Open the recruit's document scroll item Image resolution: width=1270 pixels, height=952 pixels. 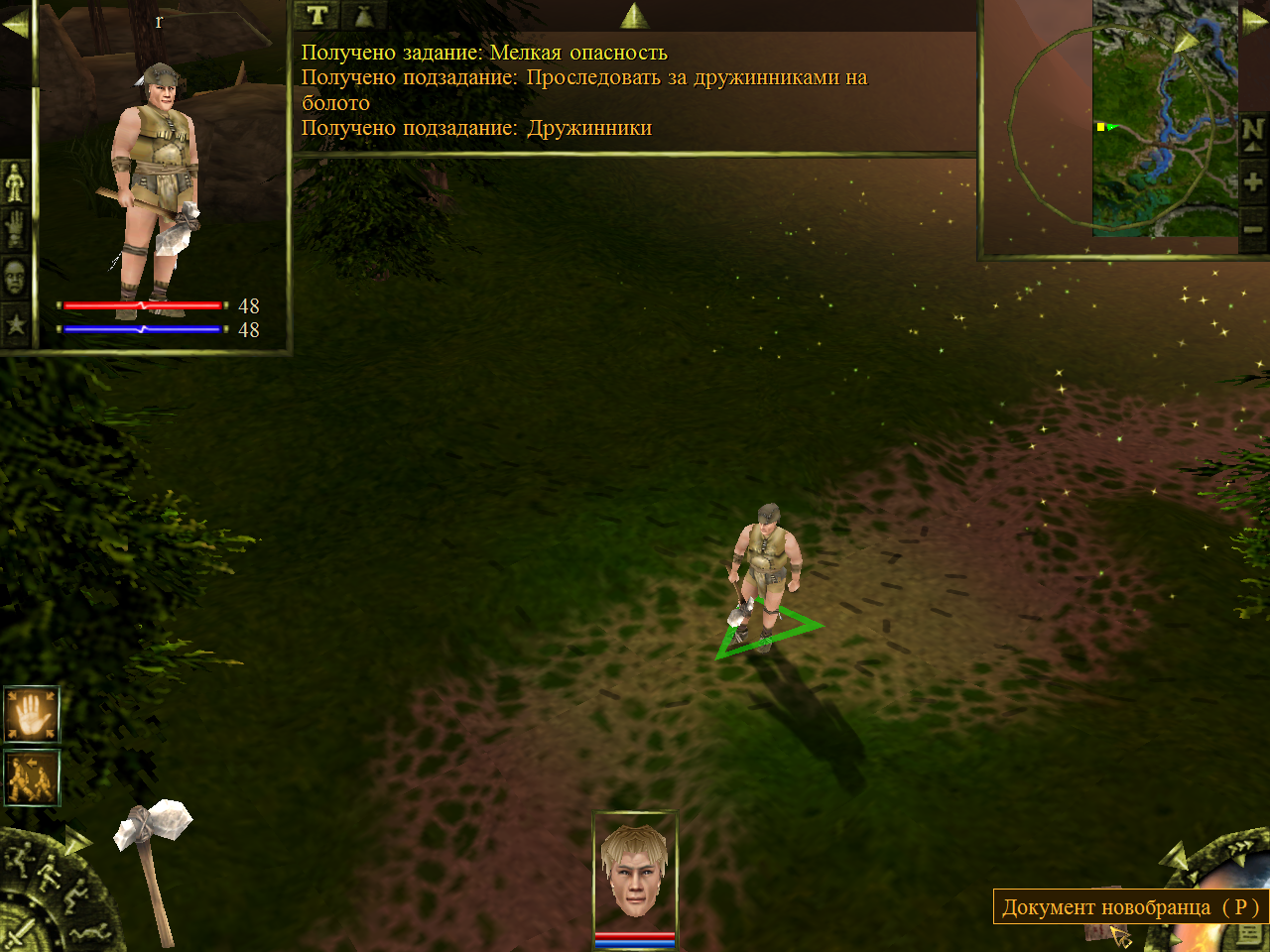1099,932
